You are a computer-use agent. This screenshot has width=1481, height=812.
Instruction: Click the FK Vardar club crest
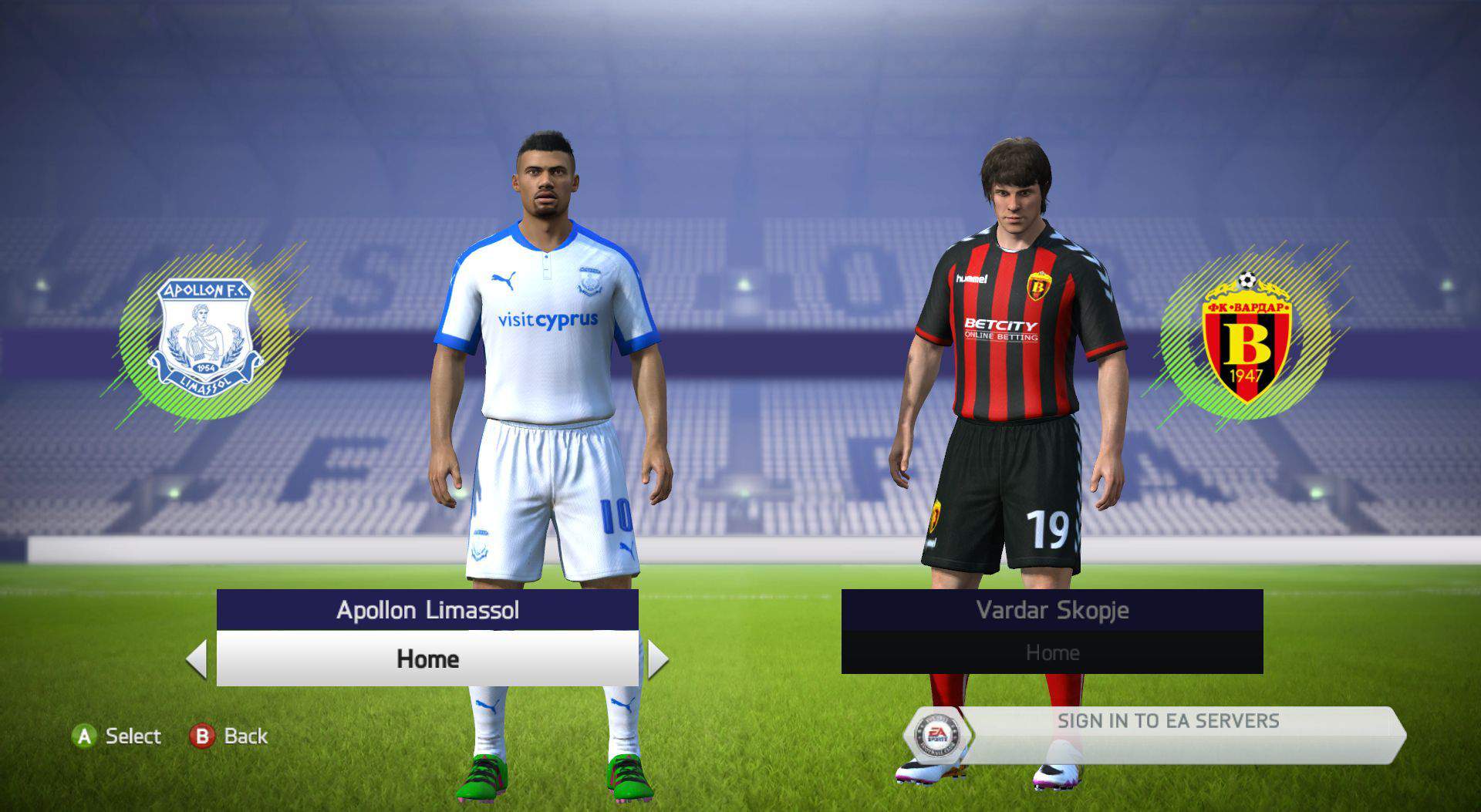(1247, 339)
